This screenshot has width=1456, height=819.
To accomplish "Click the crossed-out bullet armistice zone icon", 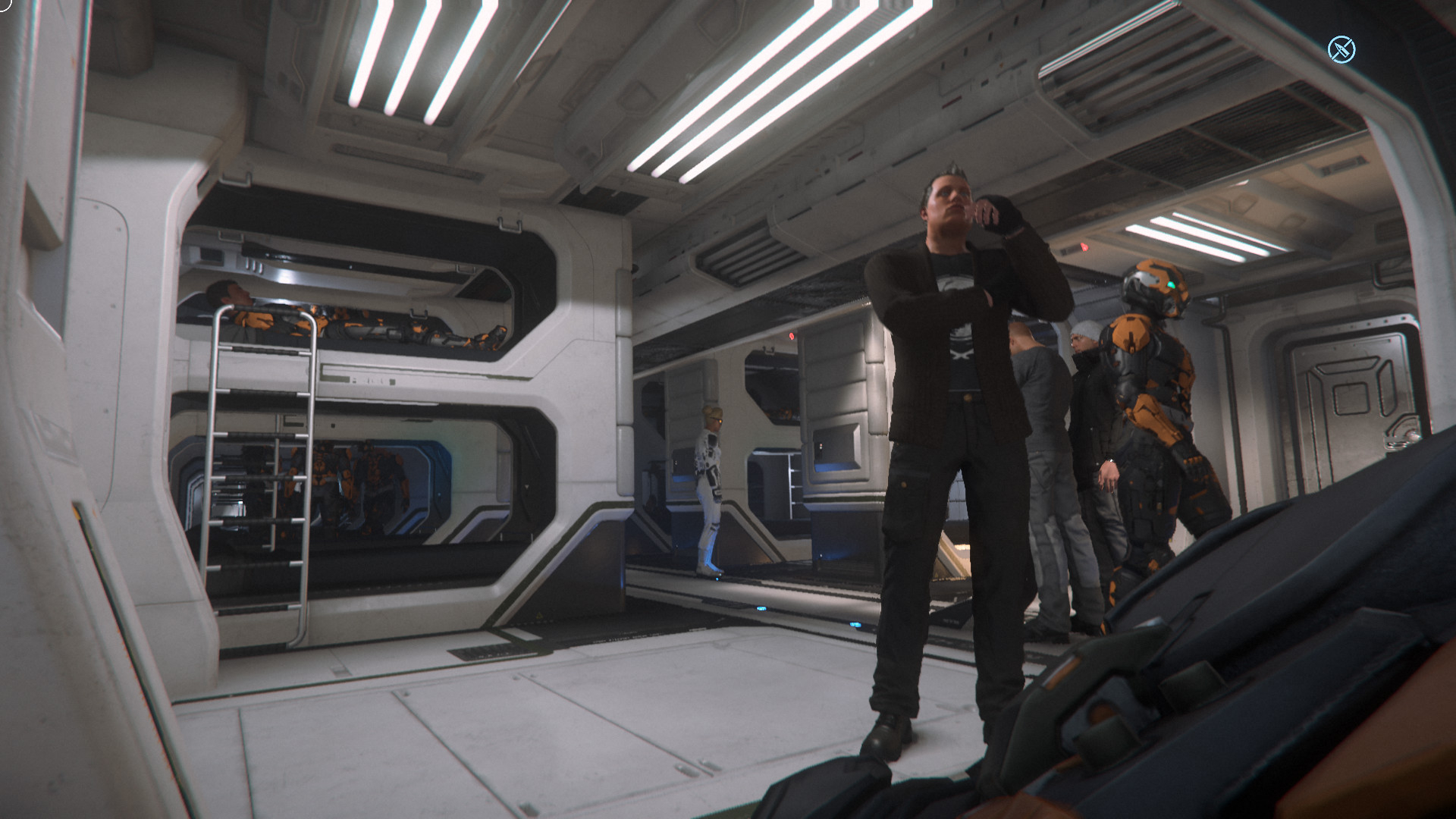I will click(1341, 50).
